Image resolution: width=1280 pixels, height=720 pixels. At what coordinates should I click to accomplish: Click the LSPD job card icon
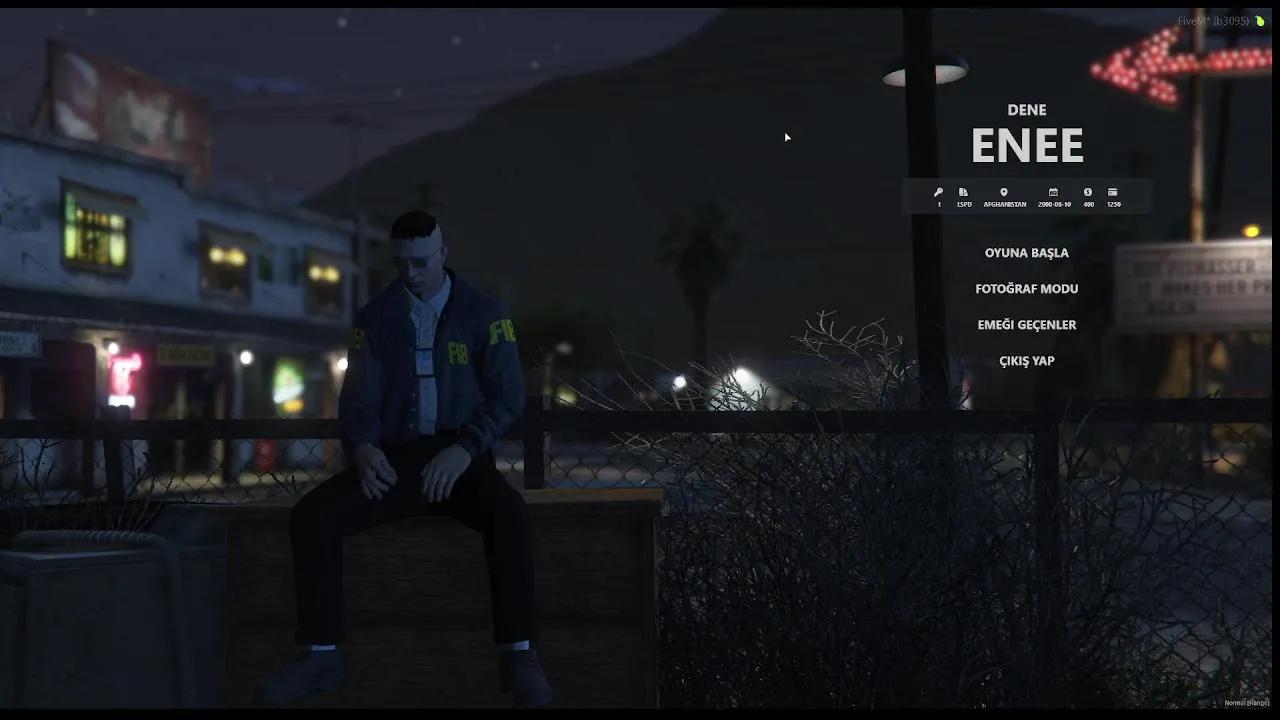[963, 191]
